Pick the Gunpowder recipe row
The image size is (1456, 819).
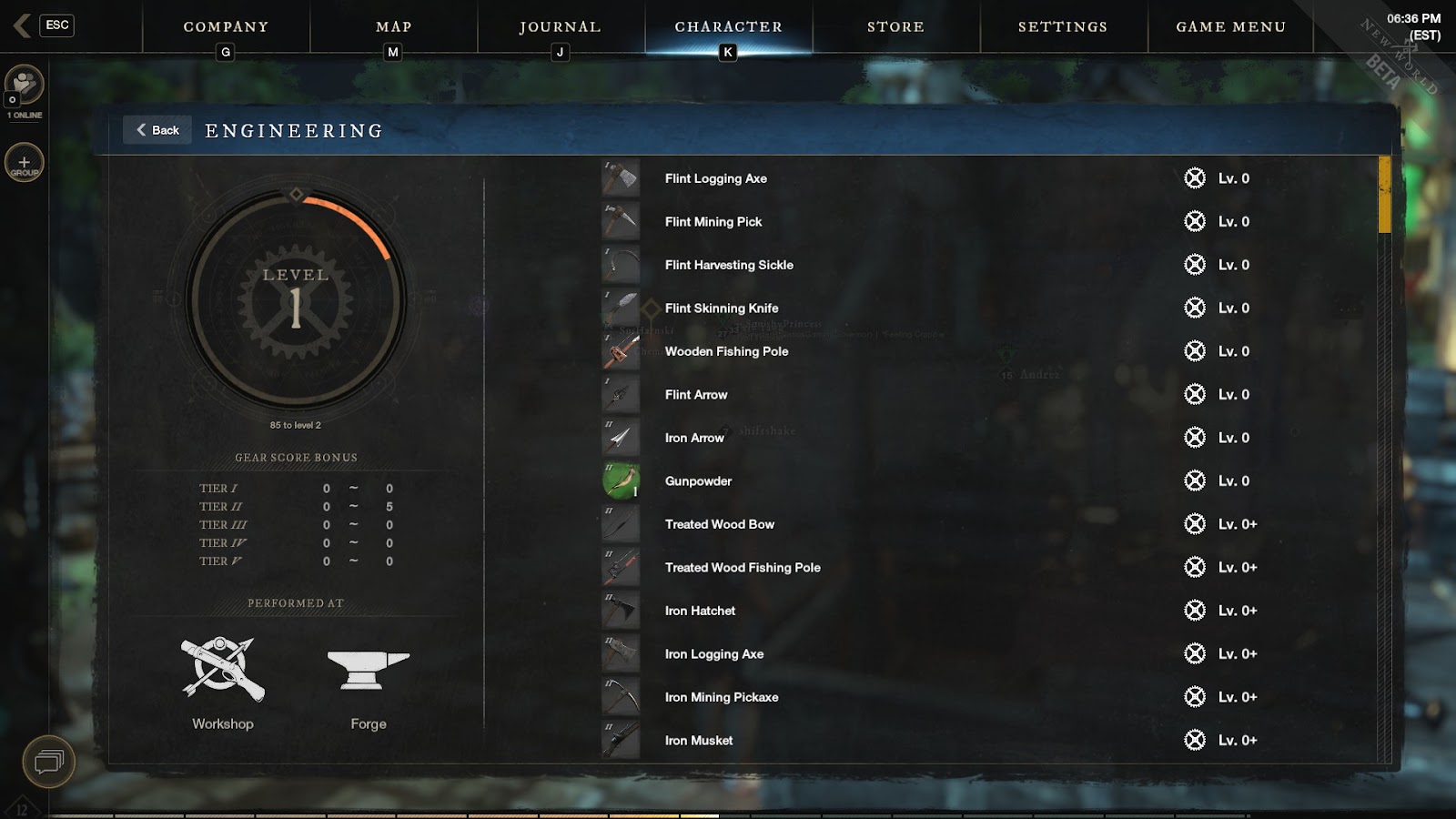tap(698, 481)
